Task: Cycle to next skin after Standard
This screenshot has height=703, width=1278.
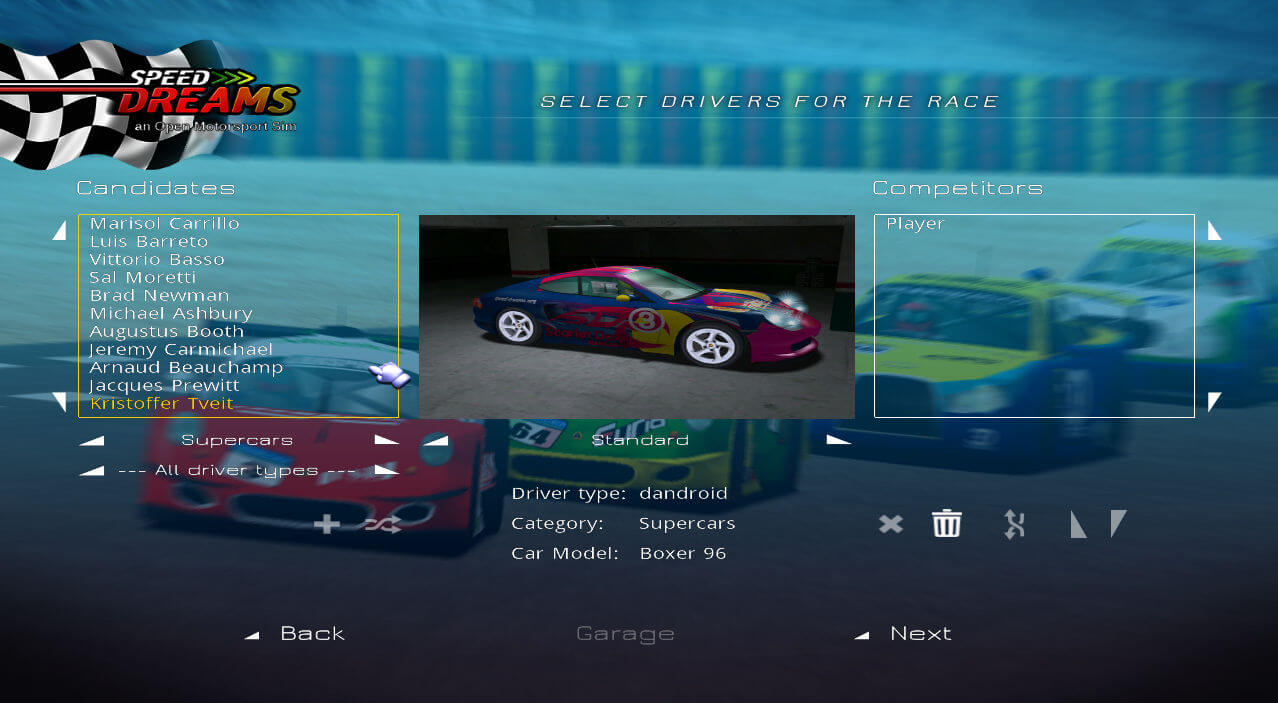Action: tap(838, 440)
